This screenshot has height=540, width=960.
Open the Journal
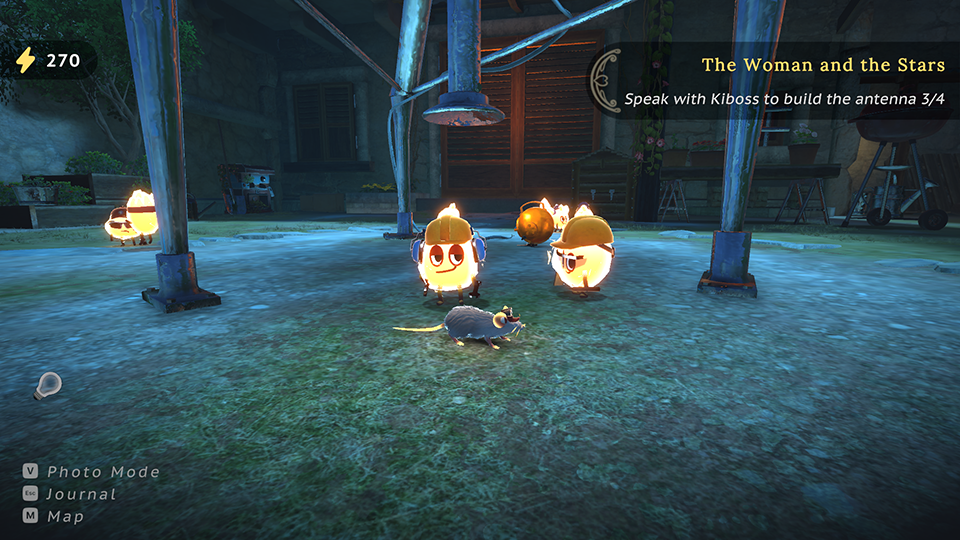(81, 494)
